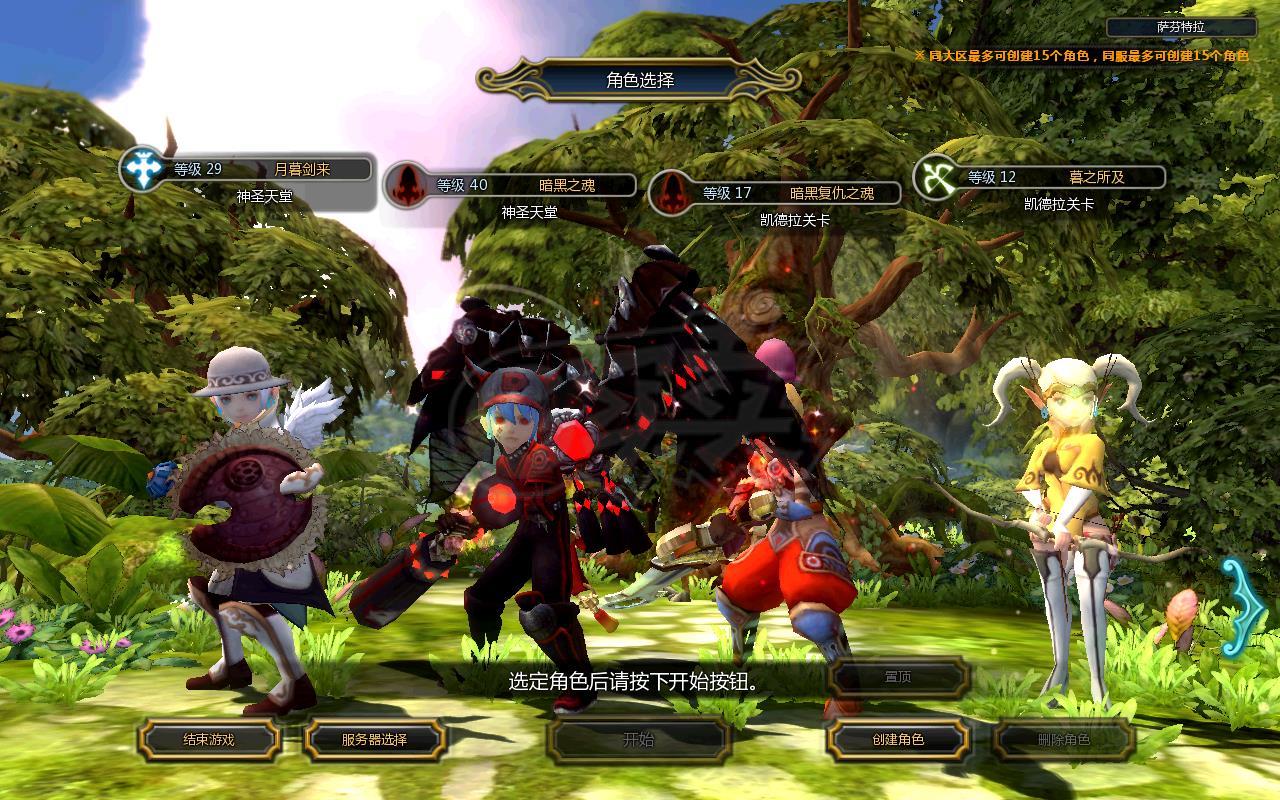This screenshot has height=800, width=1280.
Task: Choose 创建角色 to create a character
Action: 898,740
